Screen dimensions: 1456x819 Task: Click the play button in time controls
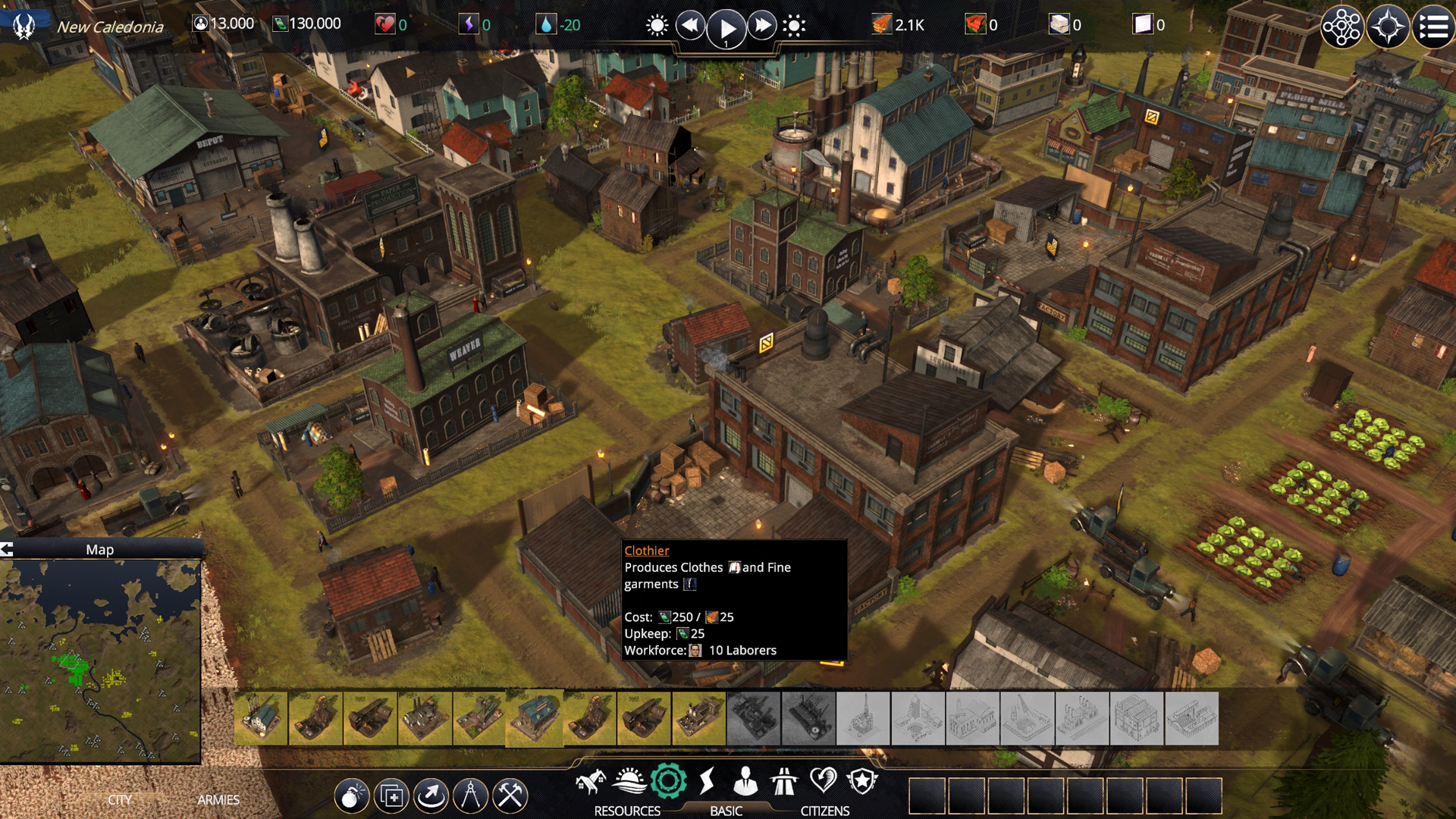[726, 28]
